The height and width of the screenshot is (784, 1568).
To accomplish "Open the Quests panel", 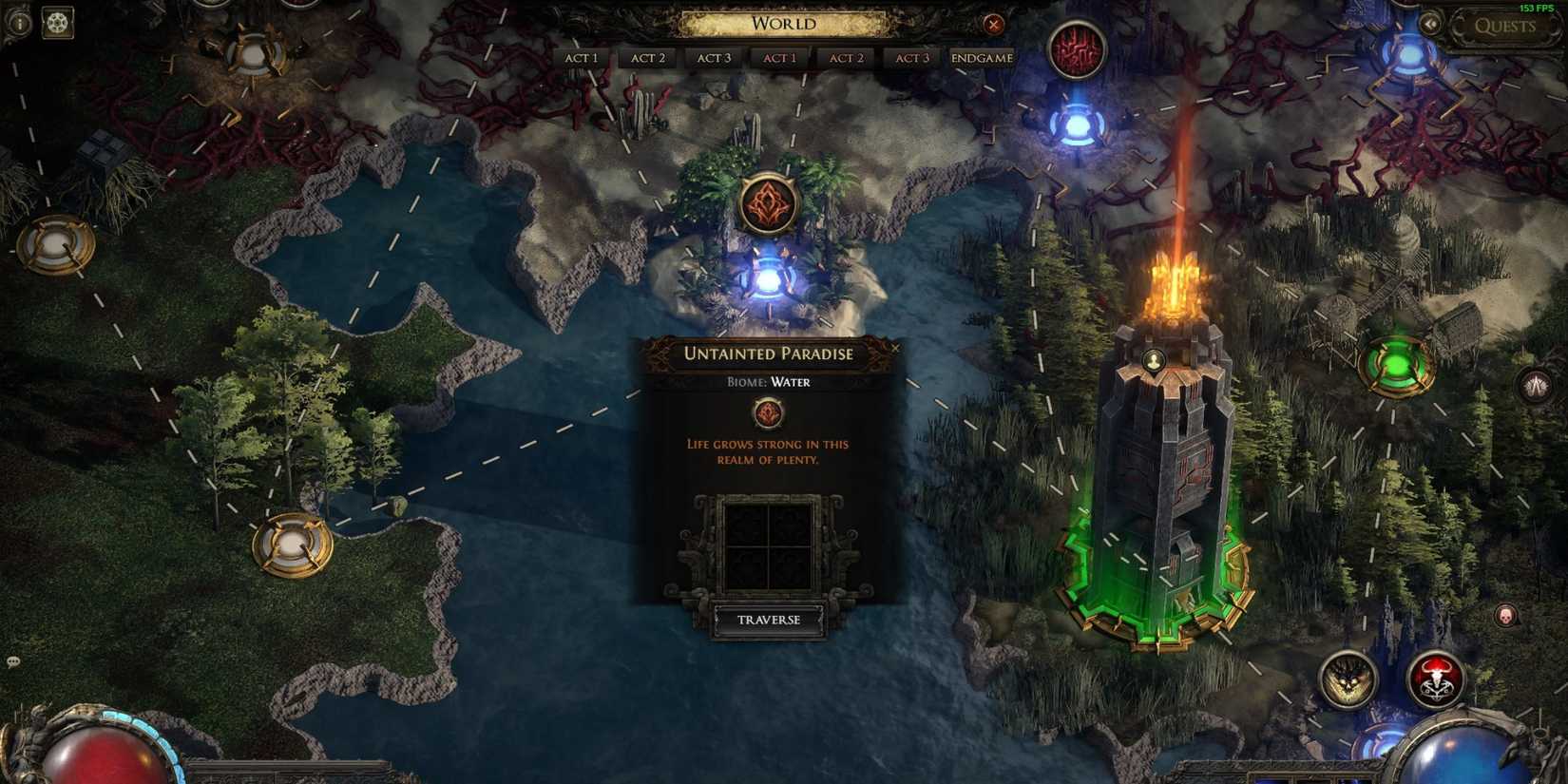I will click(1508, 26).
